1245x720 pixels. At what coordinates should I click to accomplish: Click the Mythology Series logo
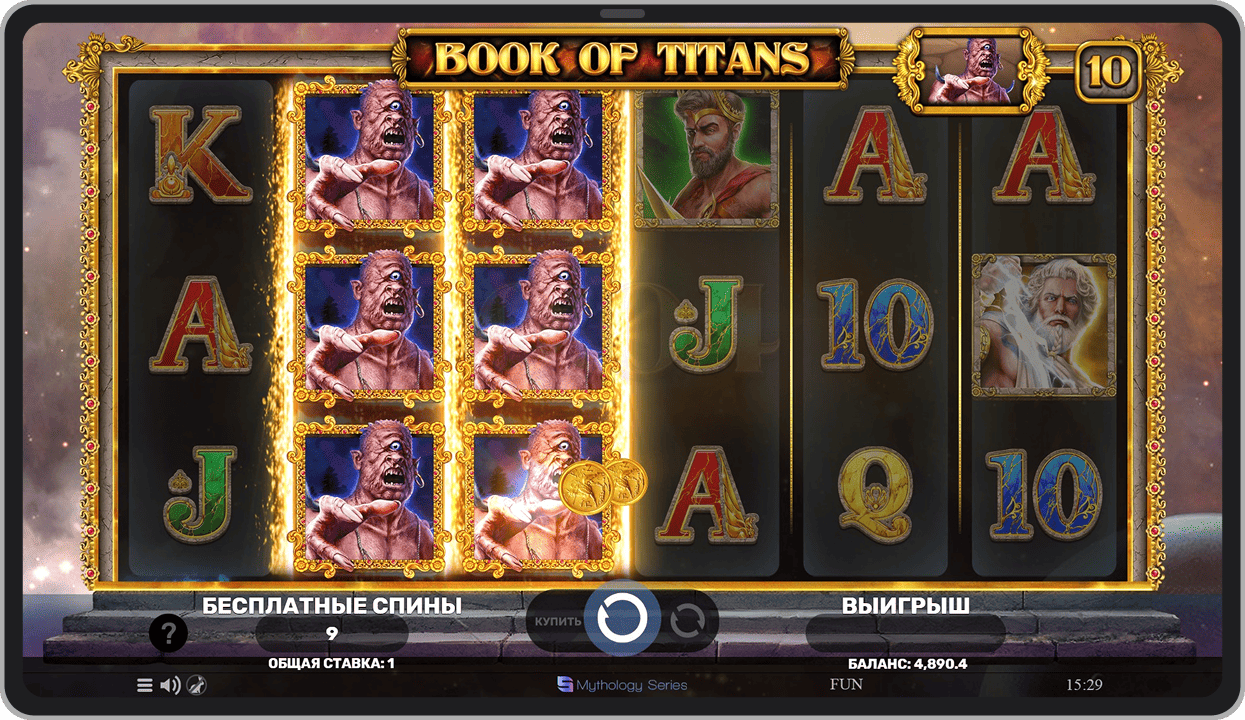coord(622,685)
